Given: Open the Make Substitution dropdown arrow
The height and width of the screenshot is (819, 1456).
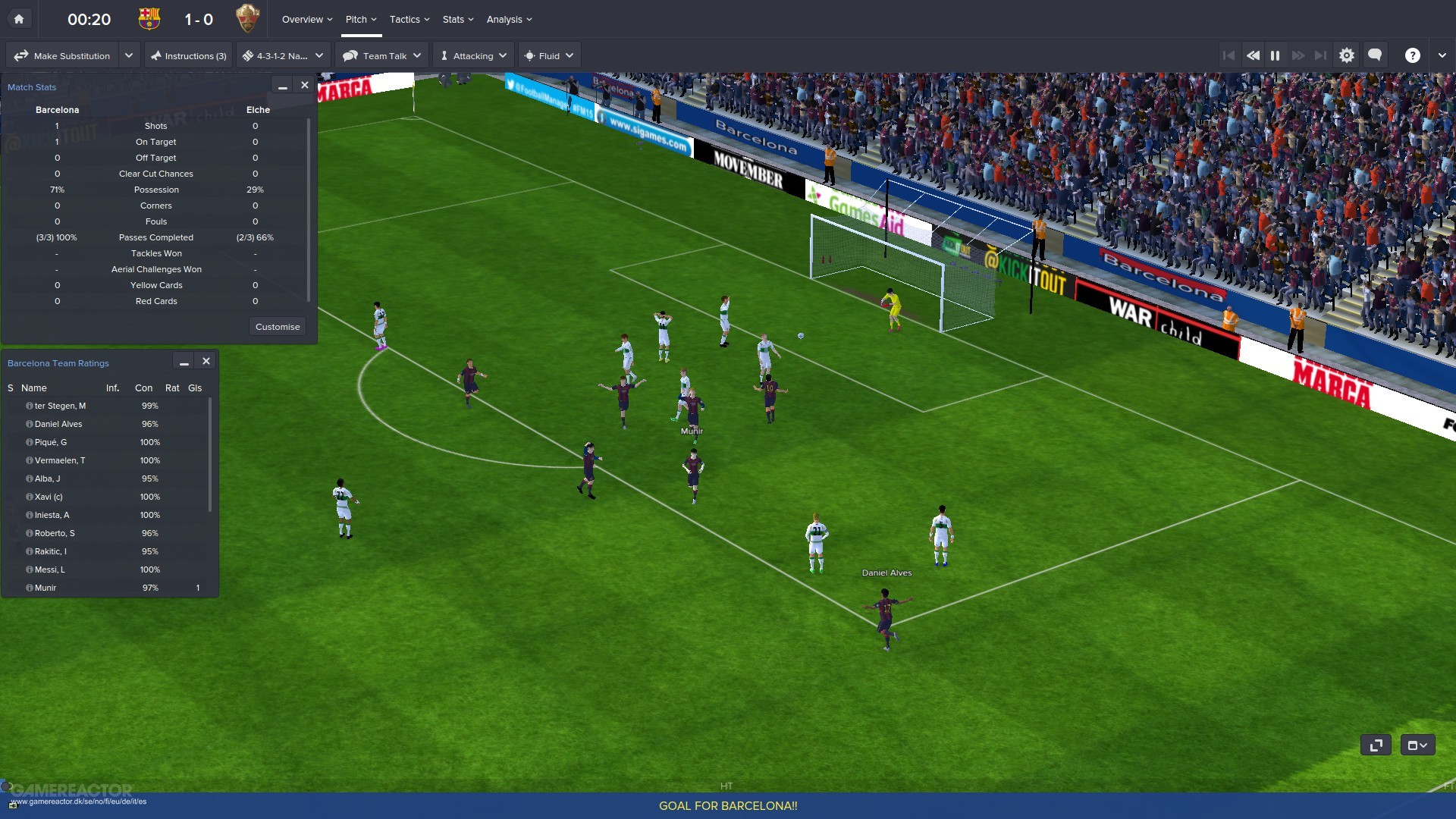Looking at the screenshot, I should 128,55.
